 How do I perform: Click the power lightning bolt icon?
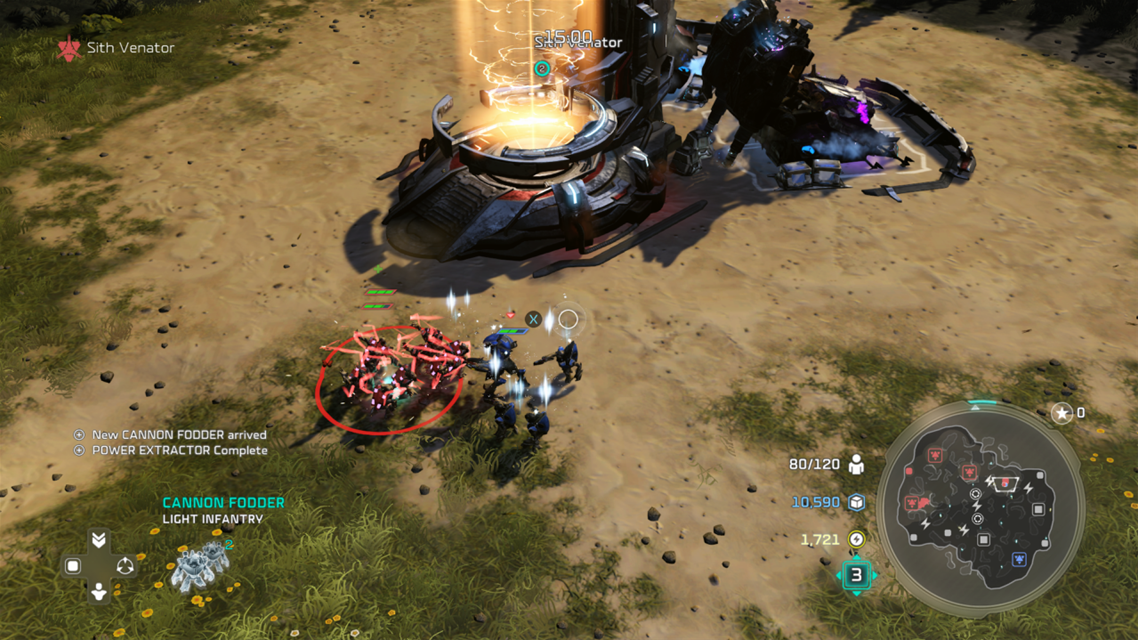click(856, 540)
